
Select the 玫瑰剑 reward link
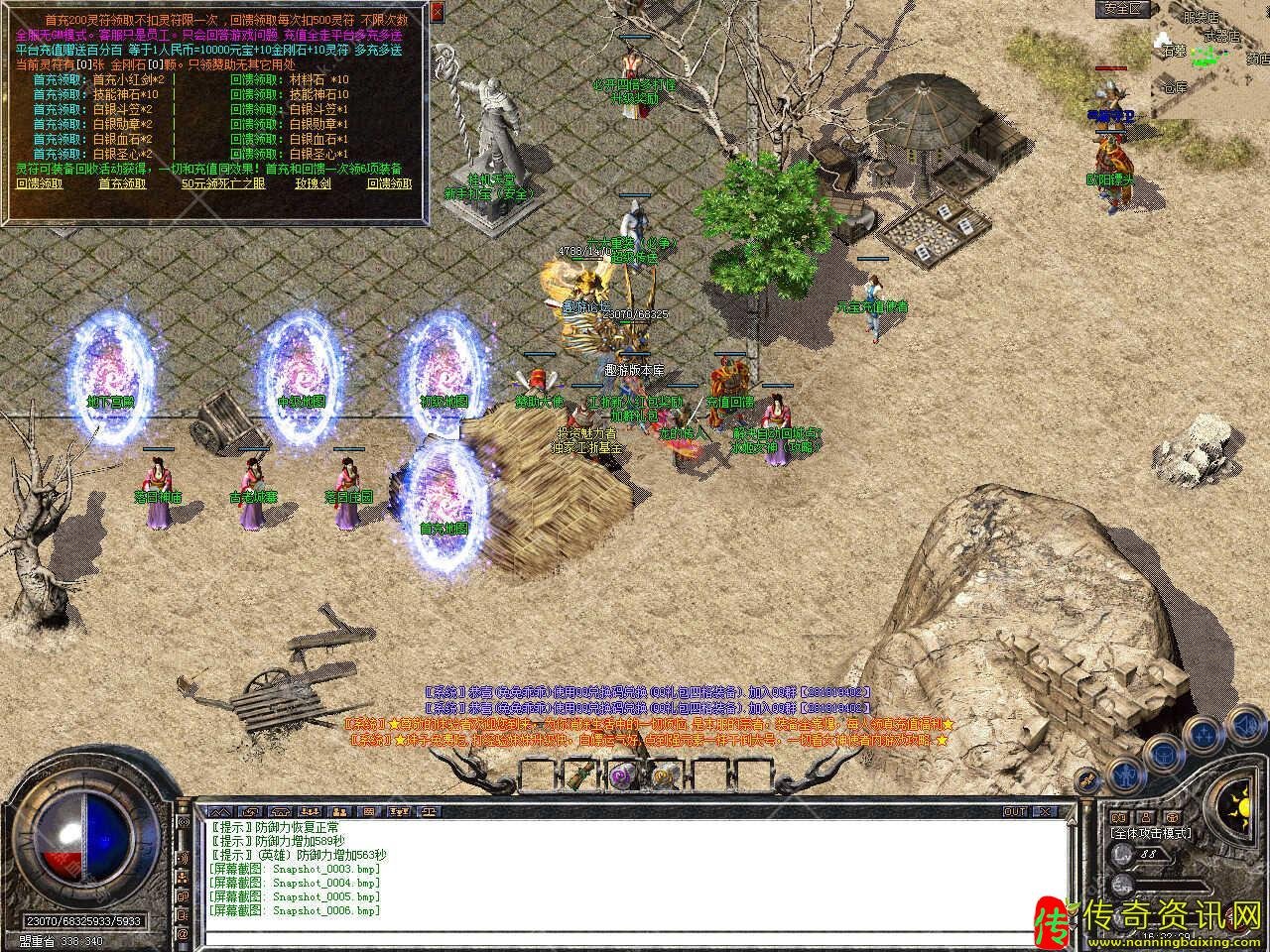click(x=314, y=183)
